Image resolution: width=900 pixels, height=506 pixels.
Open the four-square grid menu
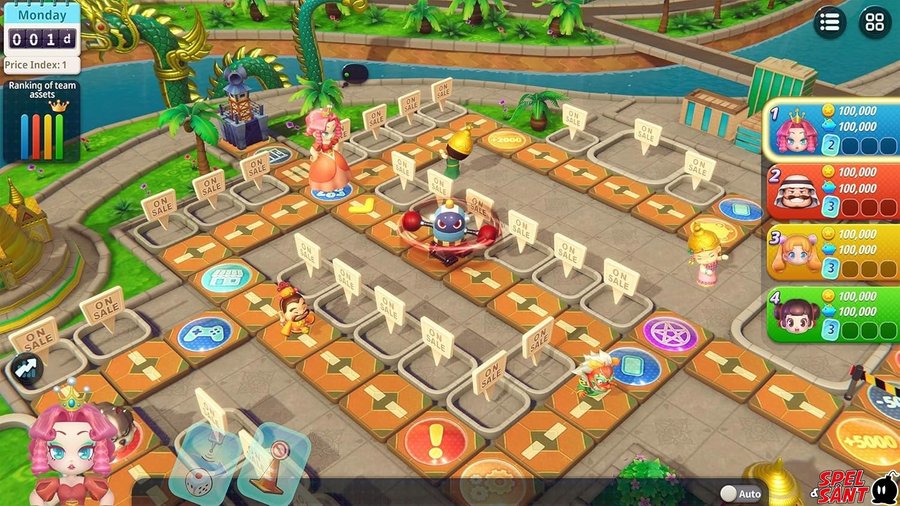[874, 22]
